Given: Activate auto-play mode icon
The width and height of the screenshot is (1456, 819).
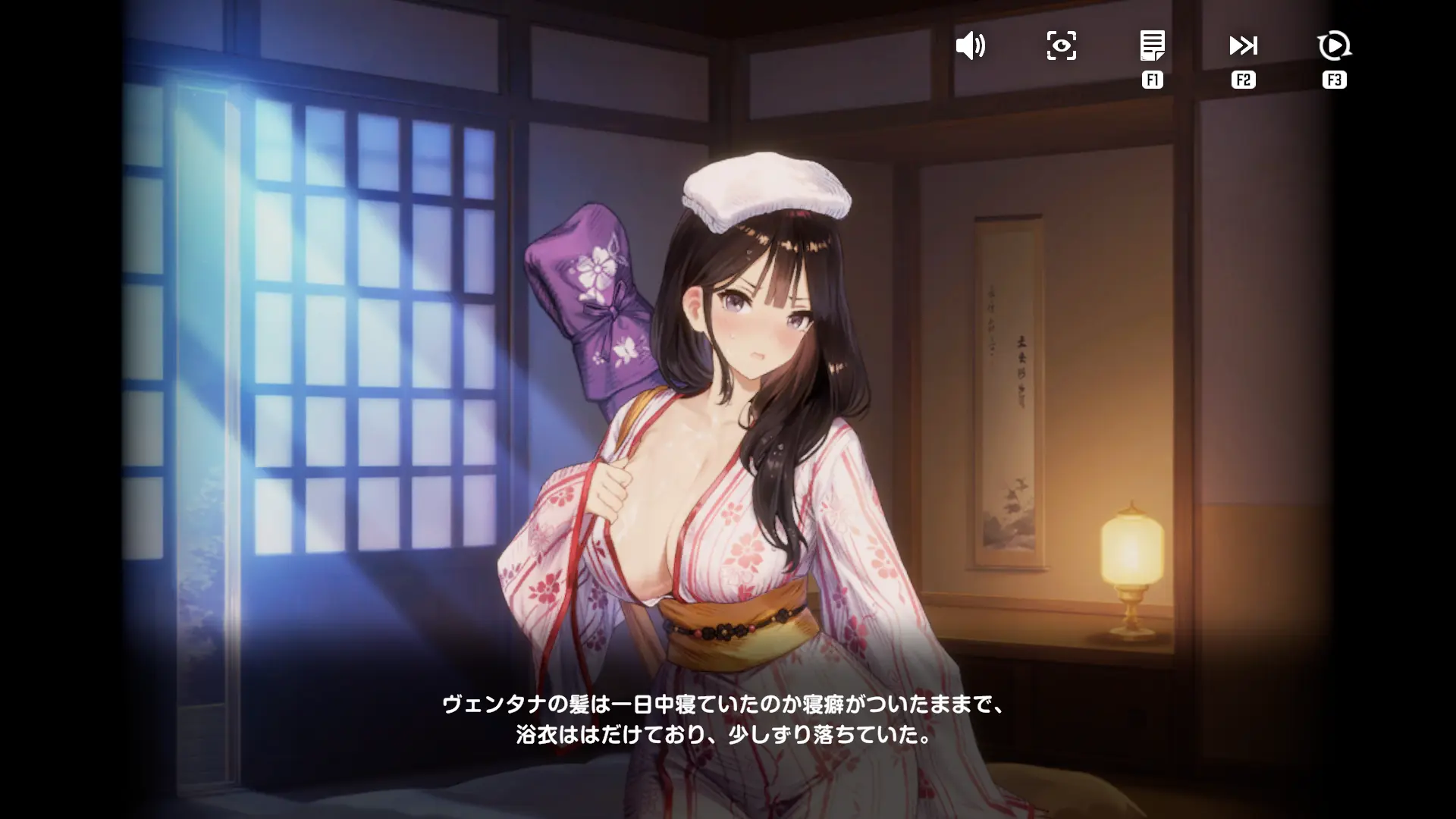Looking at the screenshot, I should (1334, 45).
